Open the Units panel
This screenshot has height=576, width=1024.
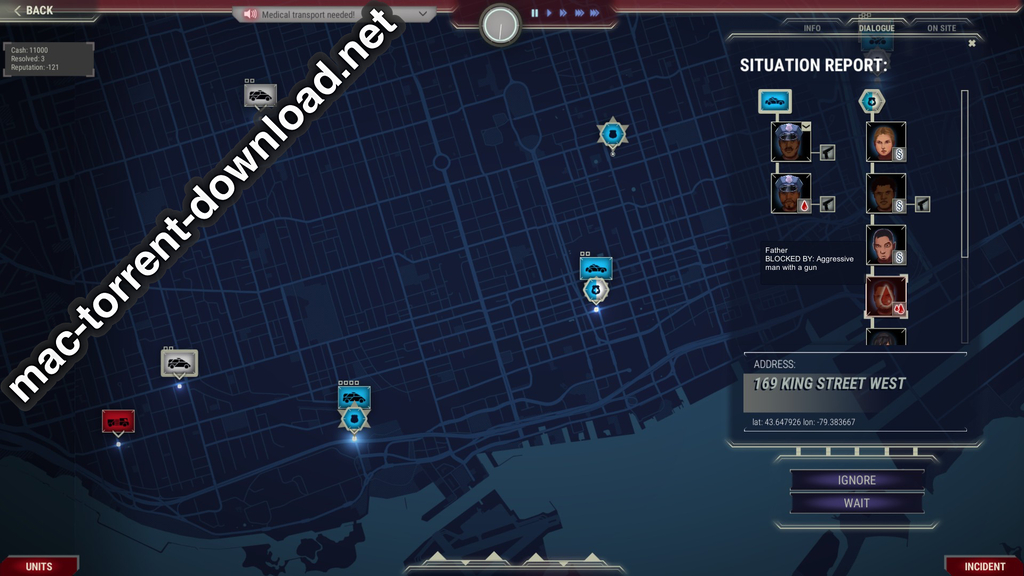(x=39, y=566)
